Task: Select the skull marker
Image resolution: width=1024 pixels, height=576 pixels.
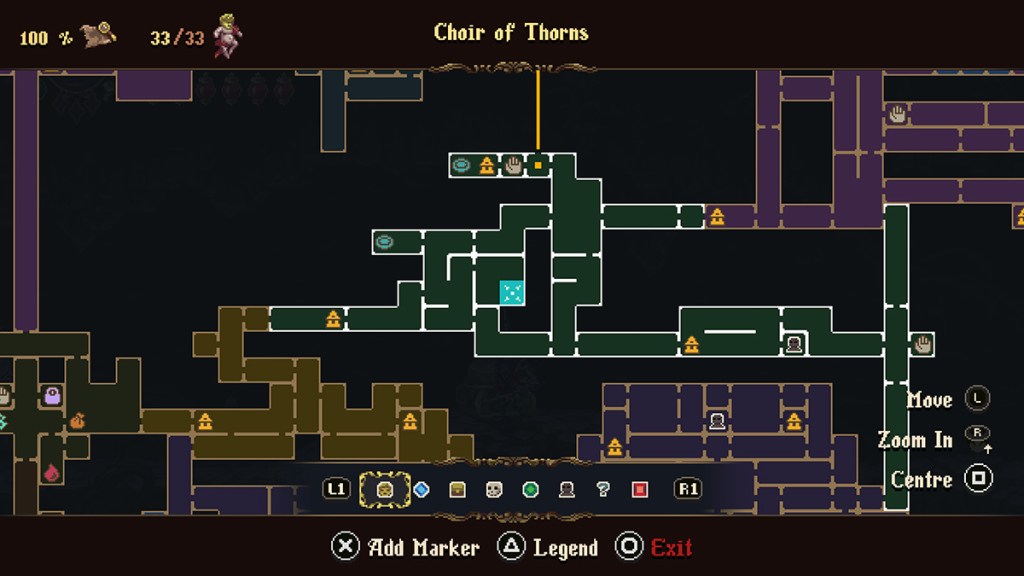Action: (x=494, y=489)
